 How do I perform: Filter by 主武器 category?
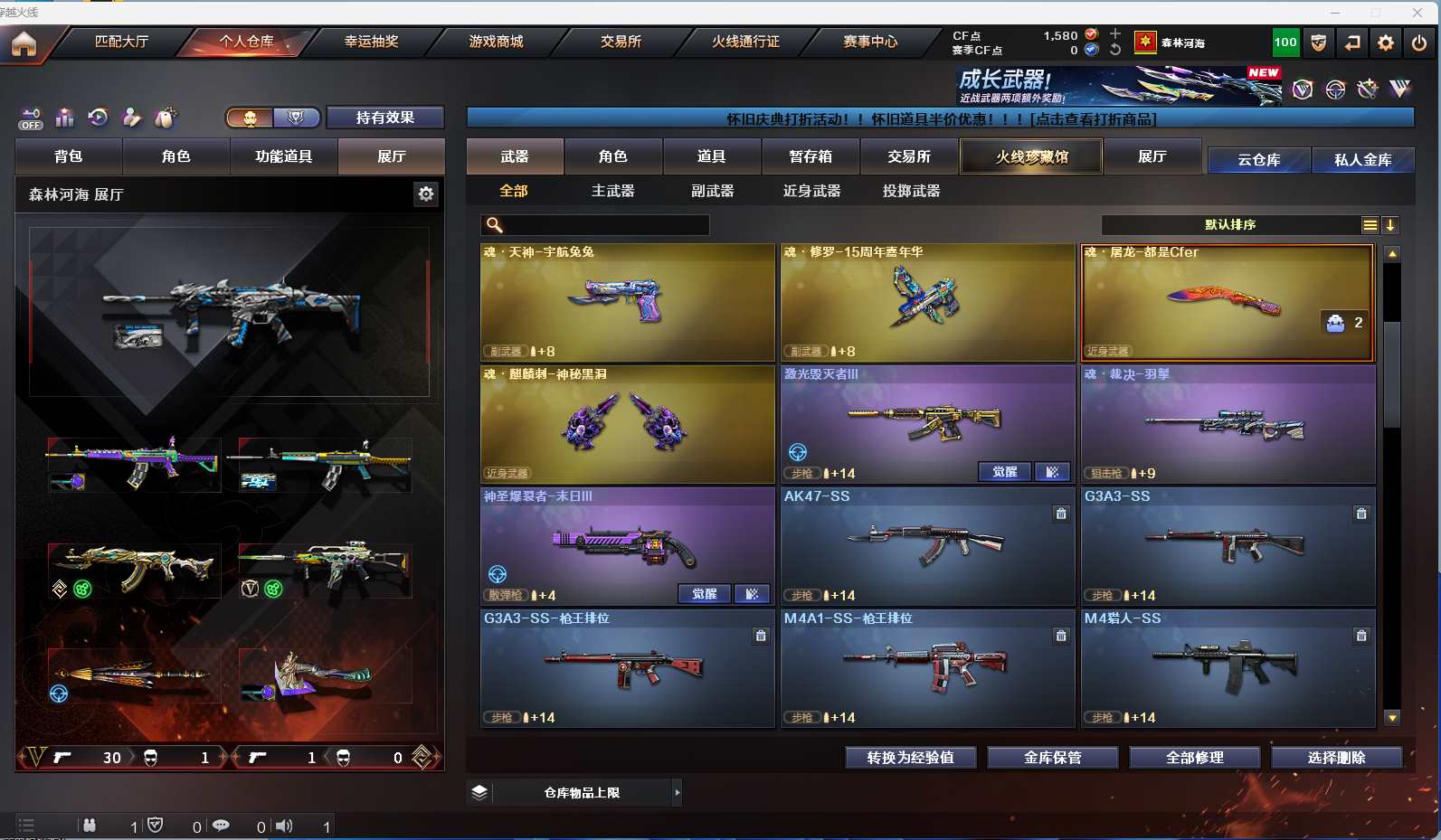612,191
